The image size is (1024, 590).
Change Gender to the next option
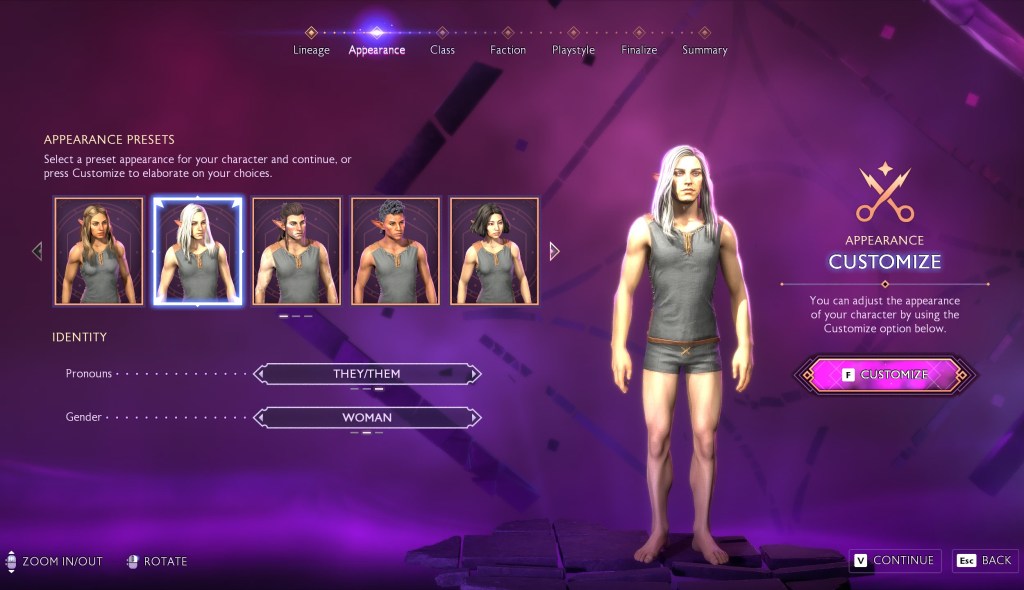tap(475, 418)
